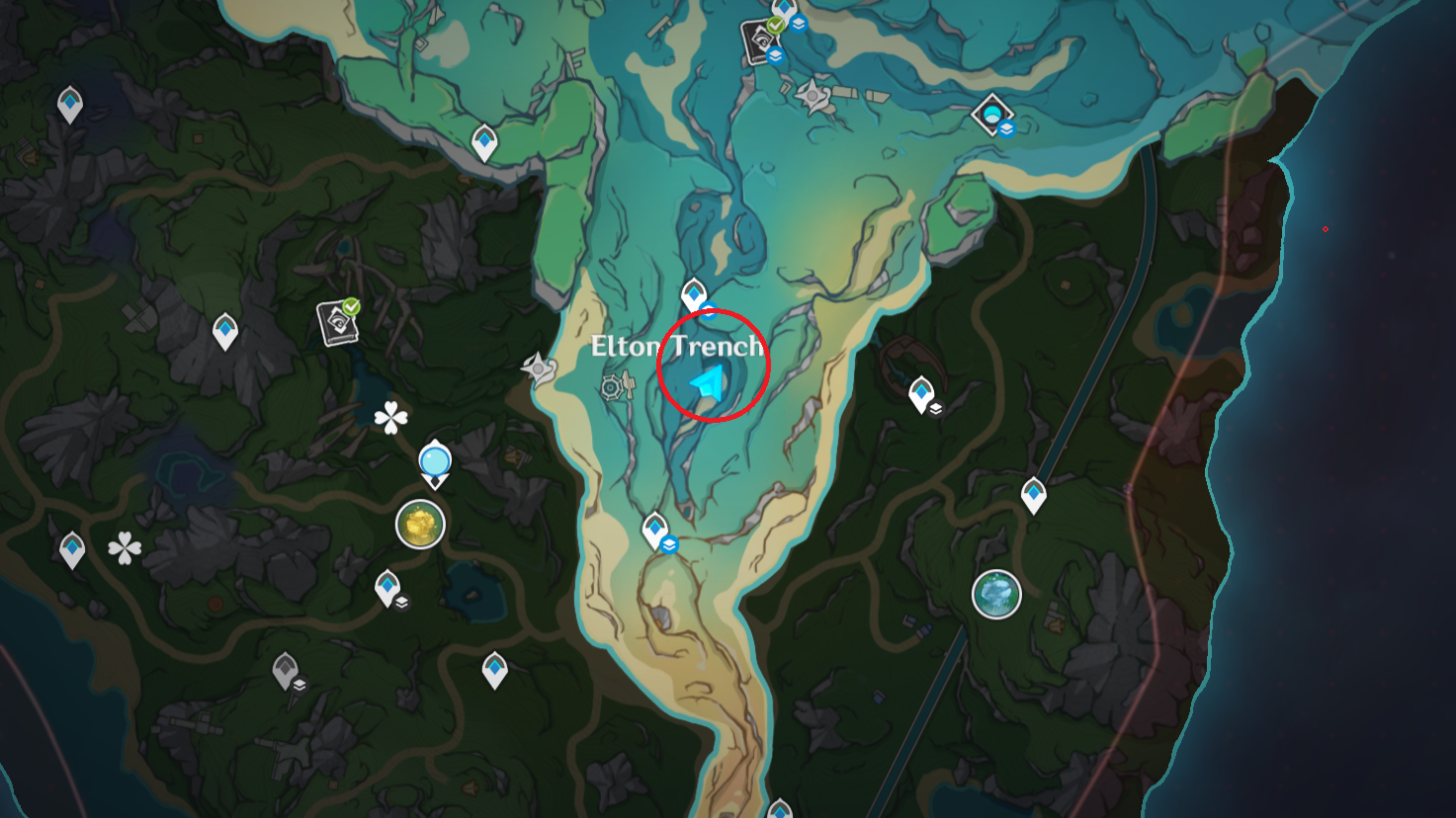Screen dimensions: 1456x818
Task: Select the teleport waypoint just above Elton Trench
Action: [x=694, y=291]
